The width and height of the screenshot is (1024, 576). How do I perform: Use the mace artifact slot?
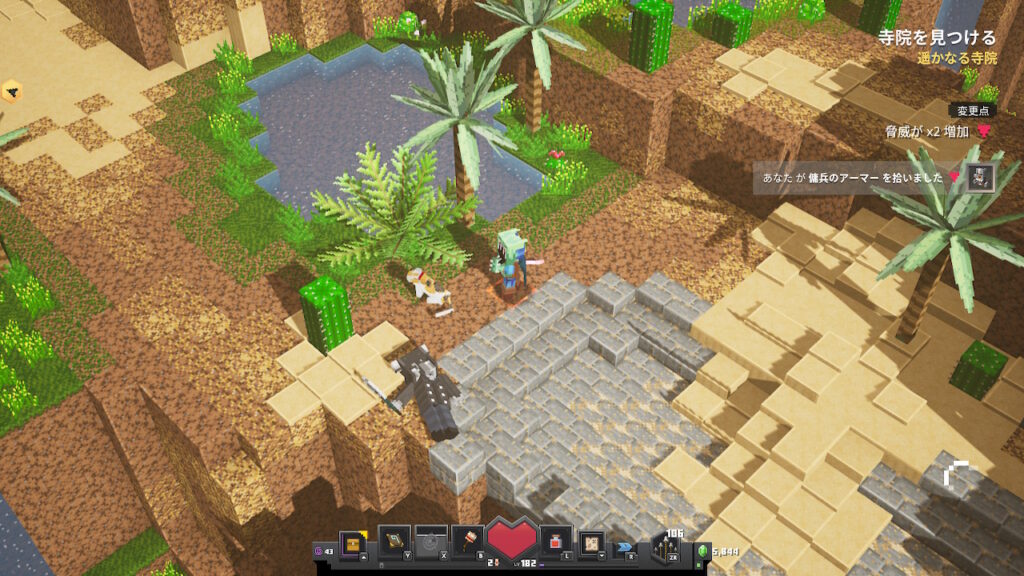tap(467, 541)
